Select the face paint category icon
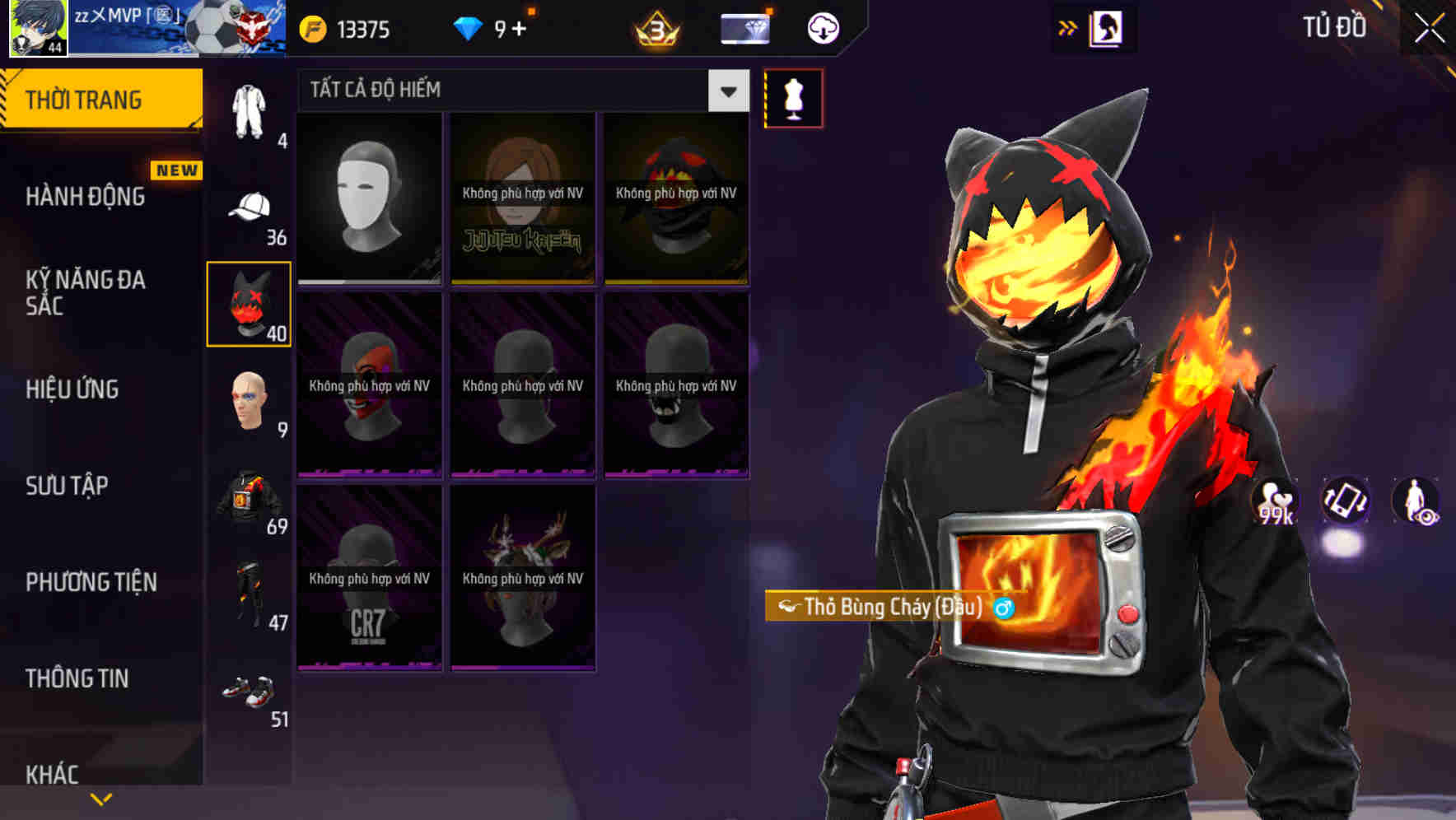The width and height of the screenshot is (1456, 820). click(250, 401)
